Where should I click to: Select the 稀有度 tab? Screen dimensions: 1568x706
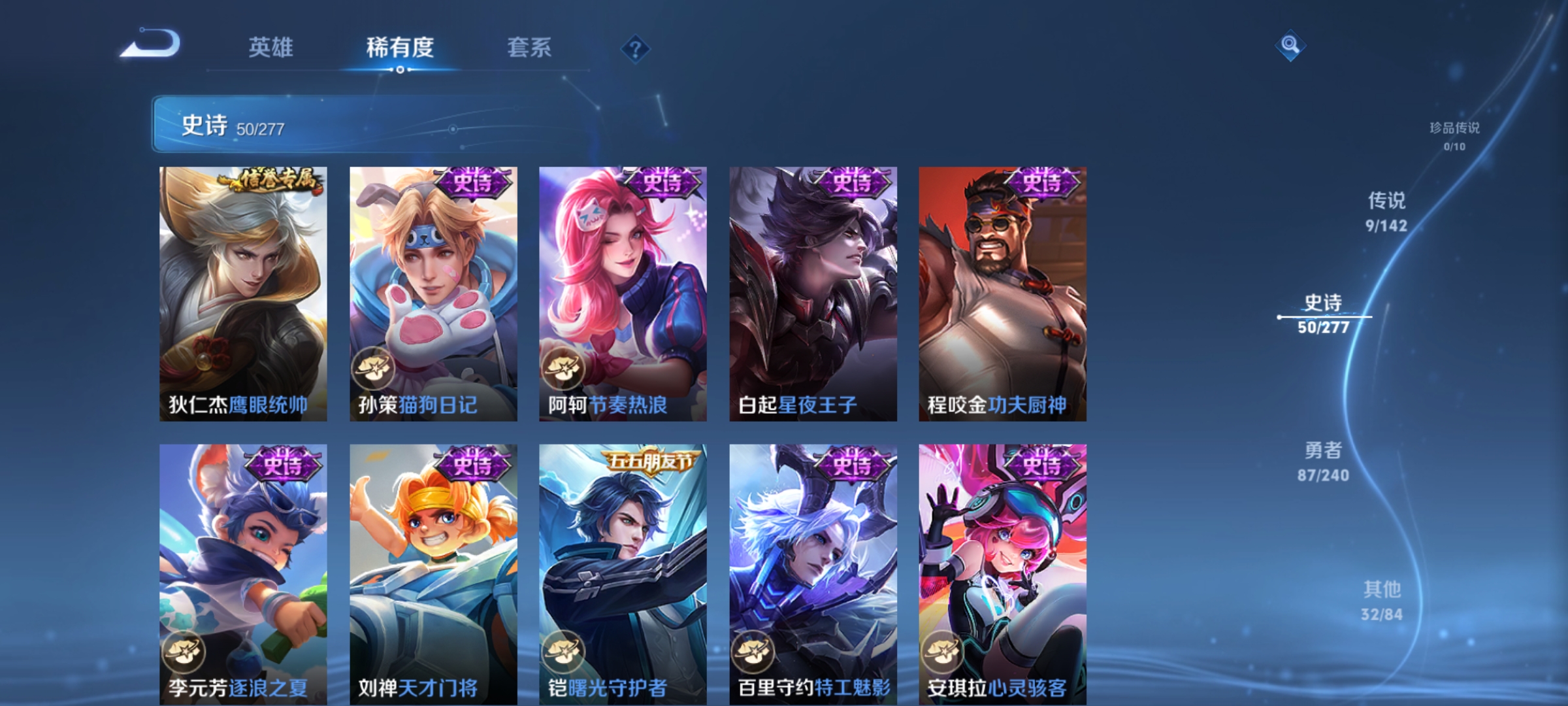tap(400, 47)
